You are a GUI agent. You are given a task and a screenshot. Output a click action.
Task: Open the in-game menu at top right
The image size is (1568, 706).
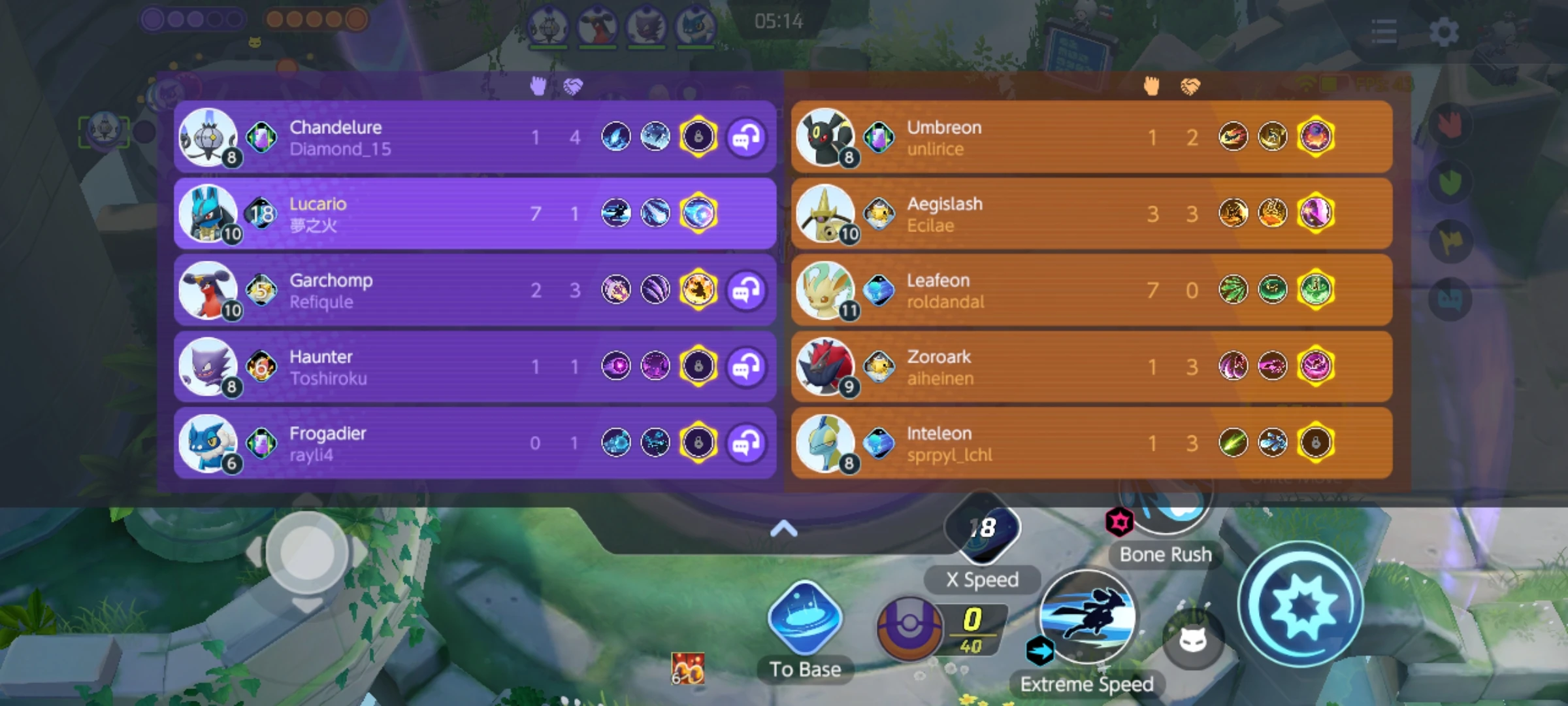(1384, 31)
